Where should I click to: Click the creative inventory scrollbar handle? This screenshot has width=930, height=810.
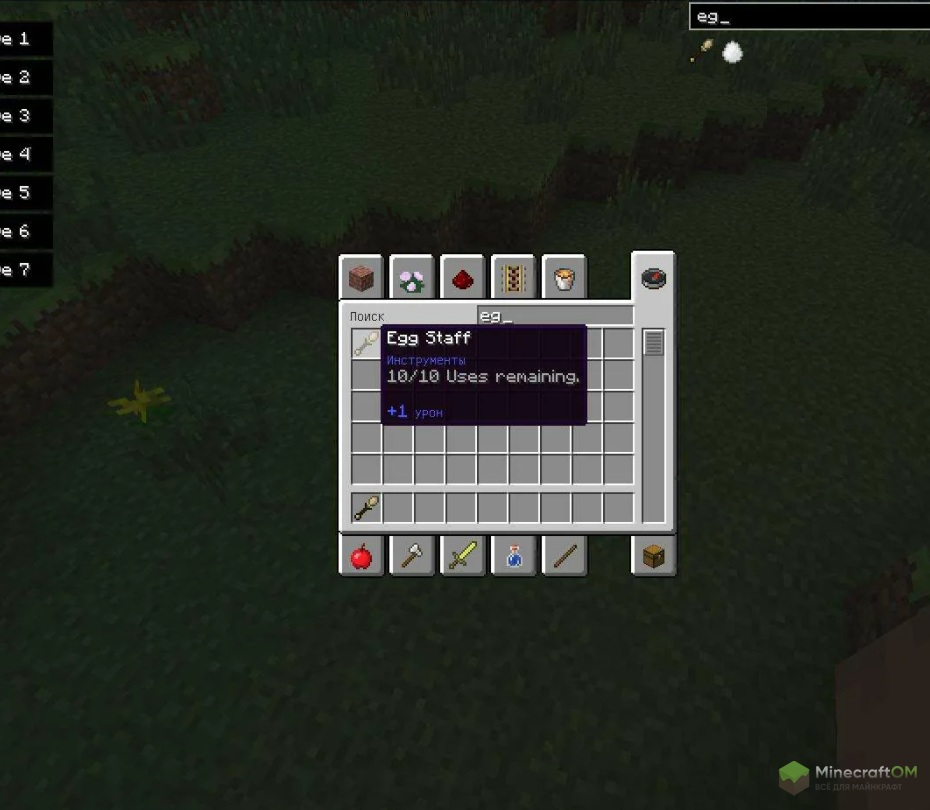pos(654,343)
